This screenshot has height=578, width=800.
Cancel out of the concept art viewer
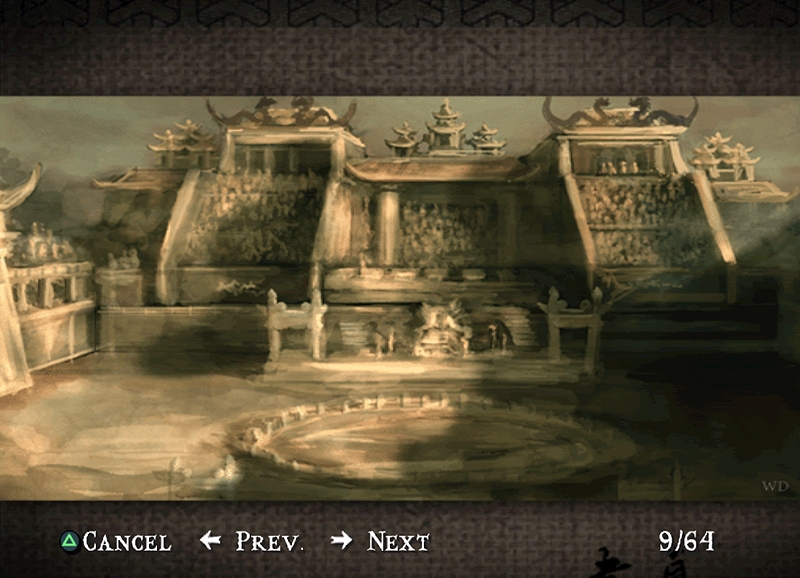tap(115, 542)
